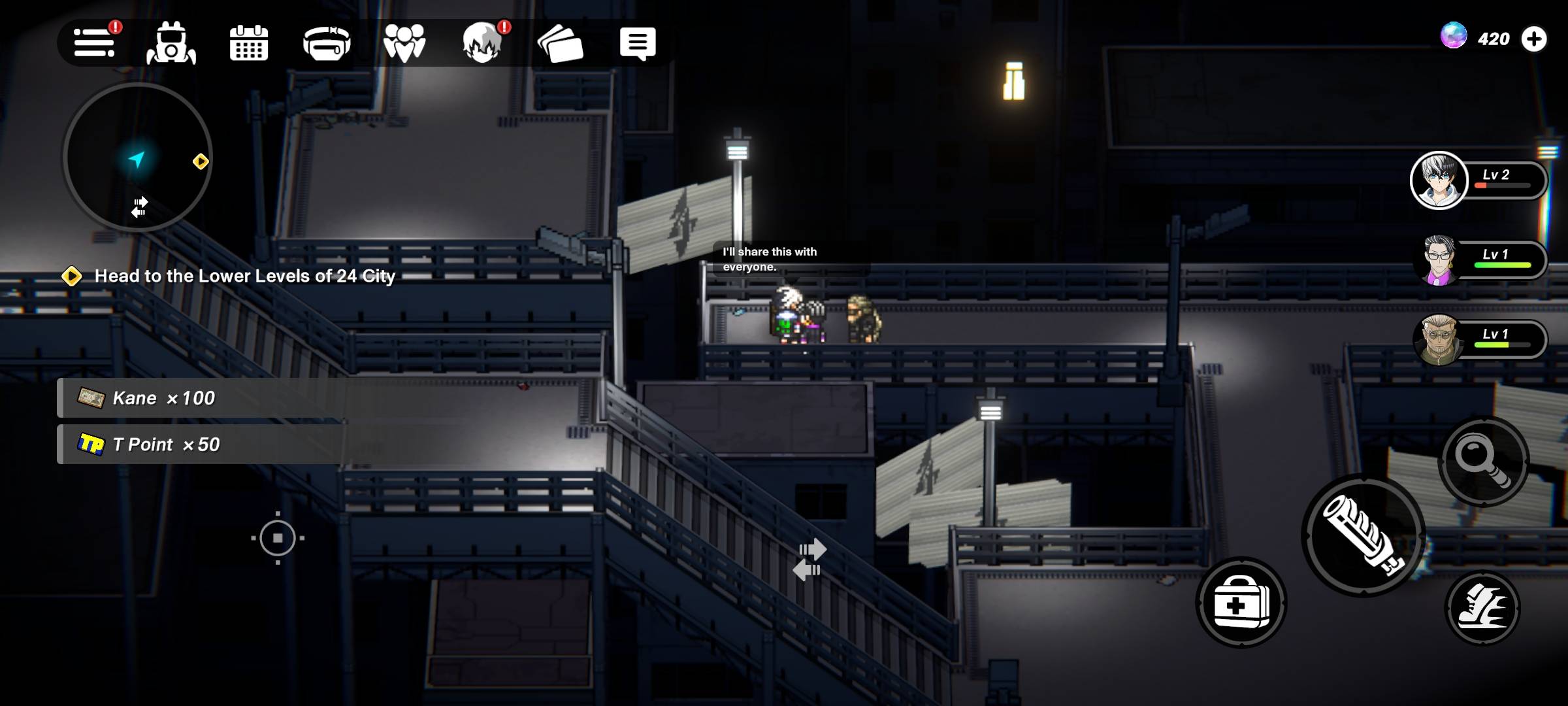This screenshot has width=1568, height=706.
Task: Tap the magnifying glass inspect button
Action: (1484, 462)
